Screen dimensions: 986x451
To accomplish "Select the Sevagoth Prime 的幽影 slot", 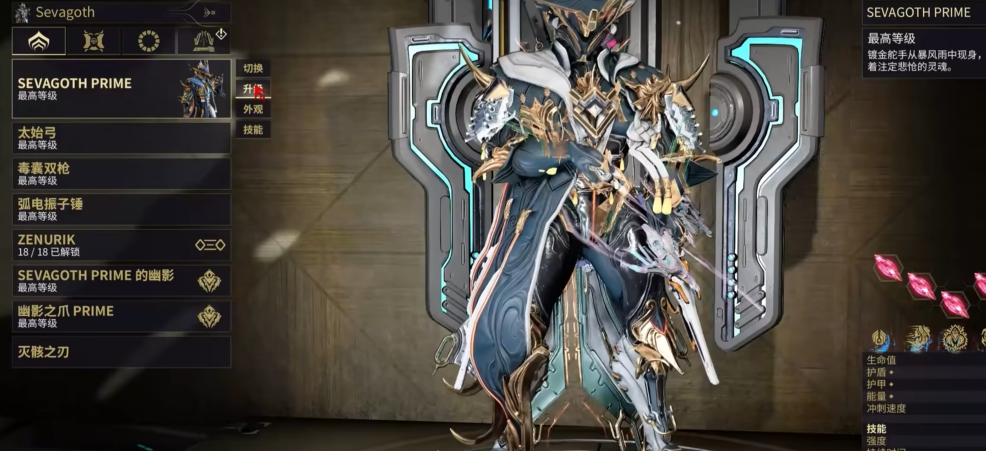I will [x=121, y=281].
